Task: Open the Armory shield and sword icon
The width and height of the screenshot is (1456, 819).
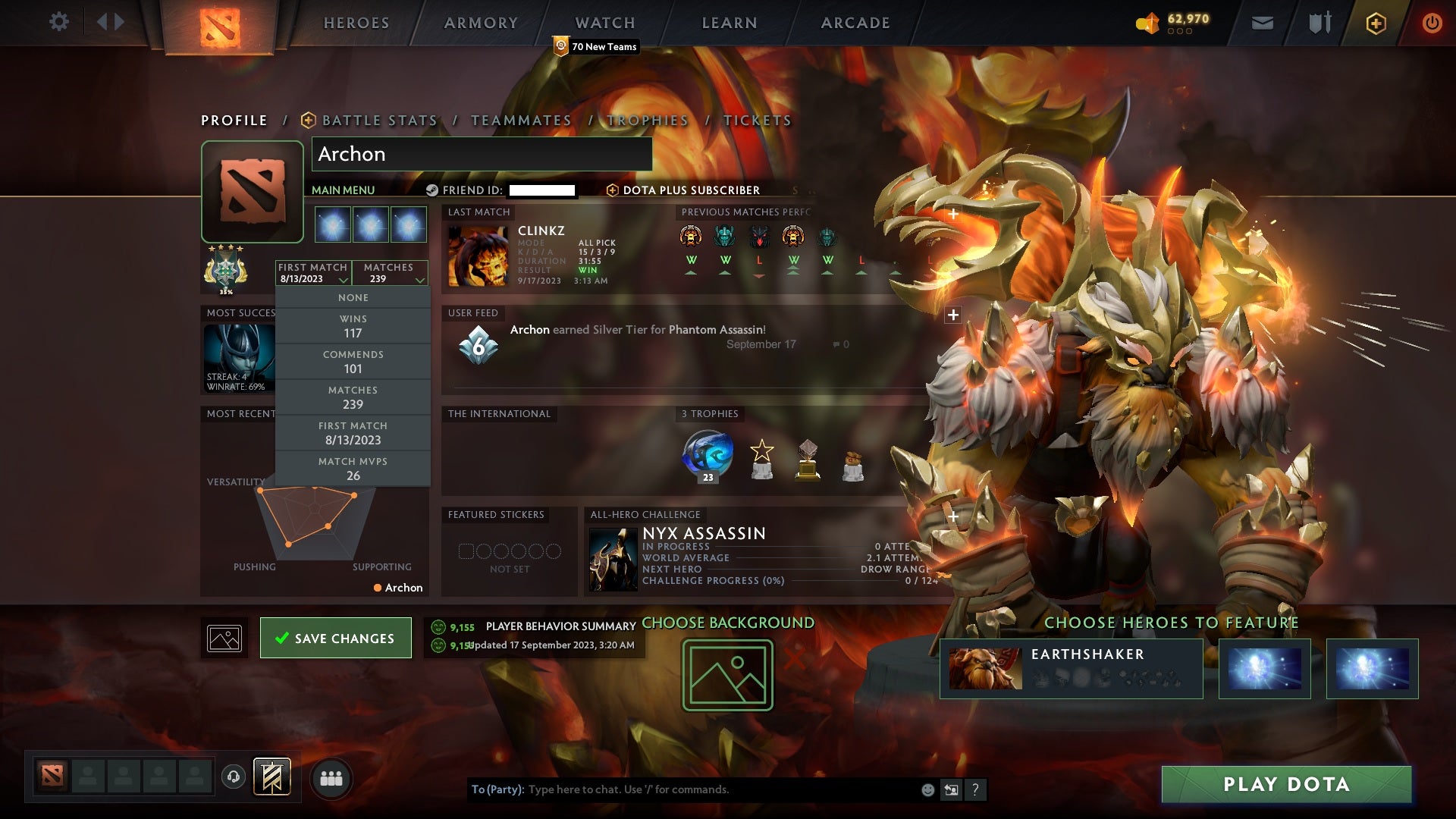Action: coord(1319,23)
